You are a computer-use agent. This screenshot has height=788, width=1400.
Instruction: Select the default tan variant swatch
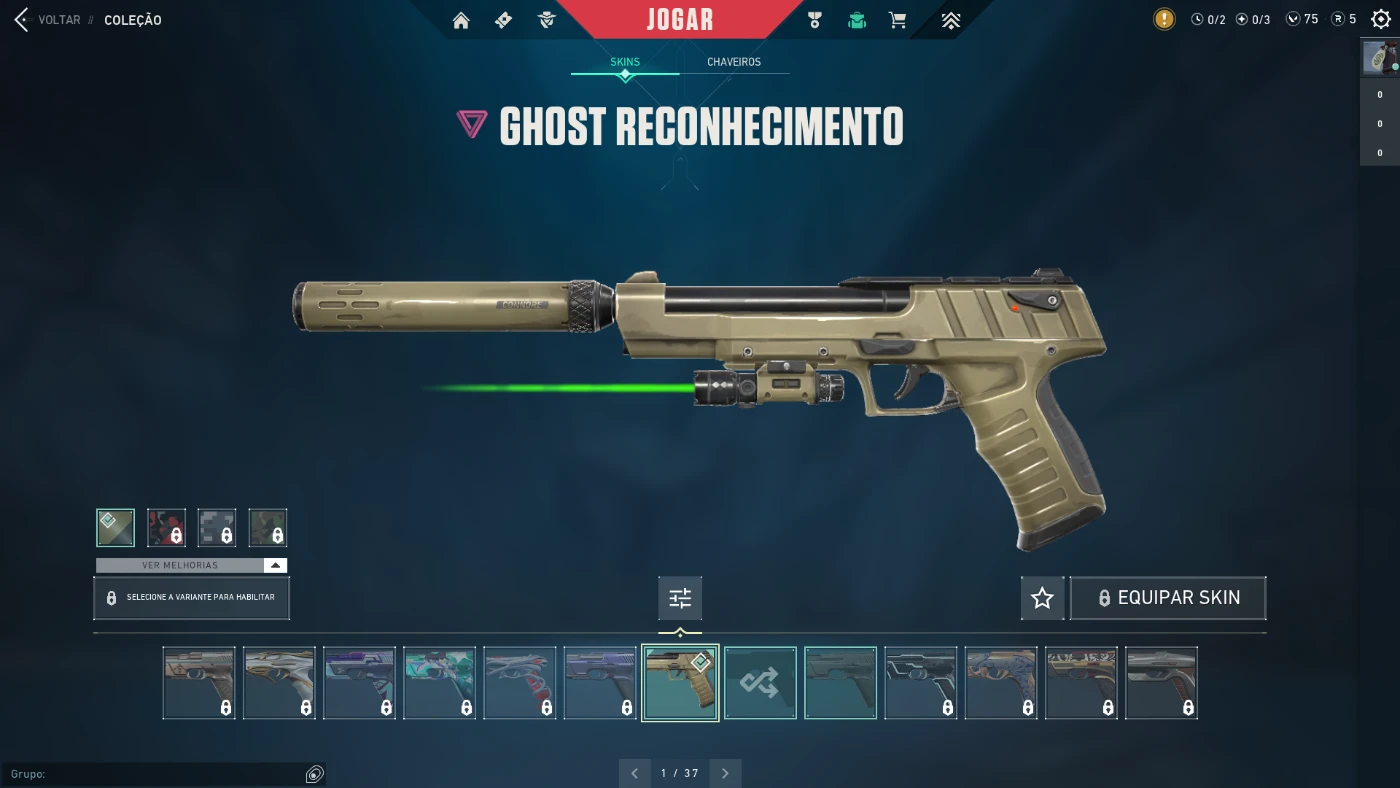(x=115, y=527)
